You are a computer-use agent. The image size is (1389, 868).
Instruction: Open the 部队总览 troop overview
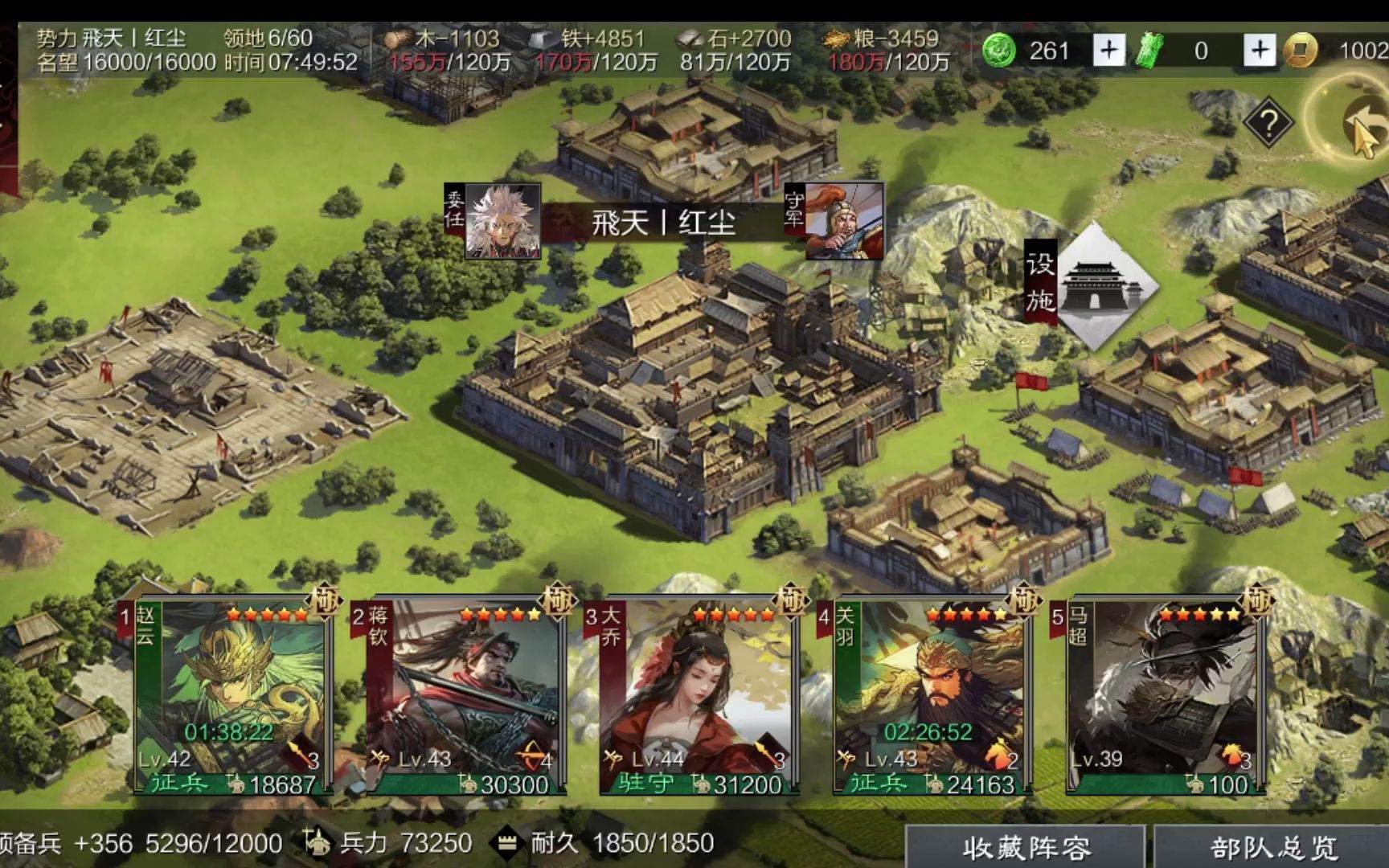tap(1272, 847)
